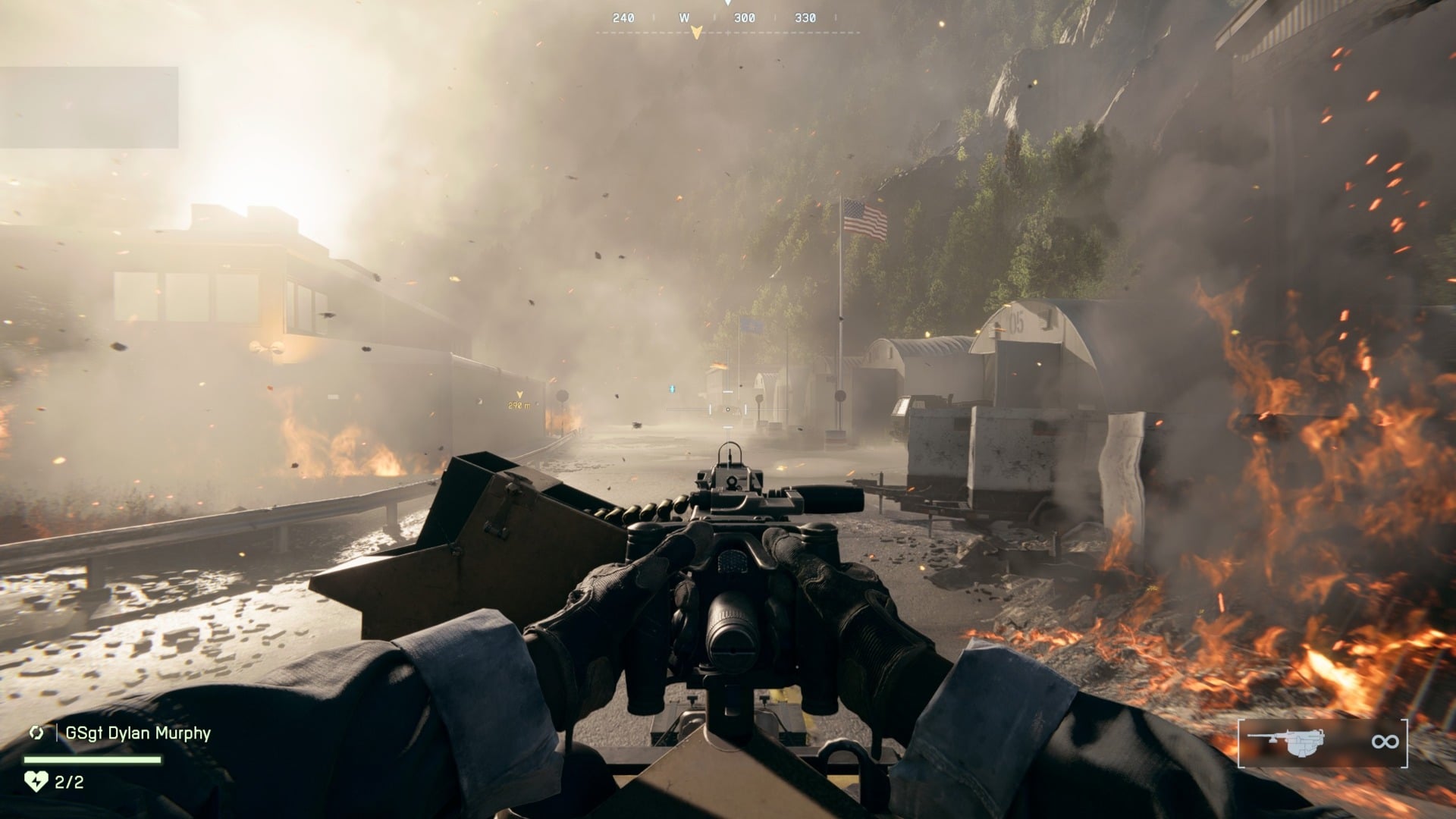Click the 2/2 revive charge counter
Image resolution: width=1456 pixels, height=819 pixels.
(70, 780)
